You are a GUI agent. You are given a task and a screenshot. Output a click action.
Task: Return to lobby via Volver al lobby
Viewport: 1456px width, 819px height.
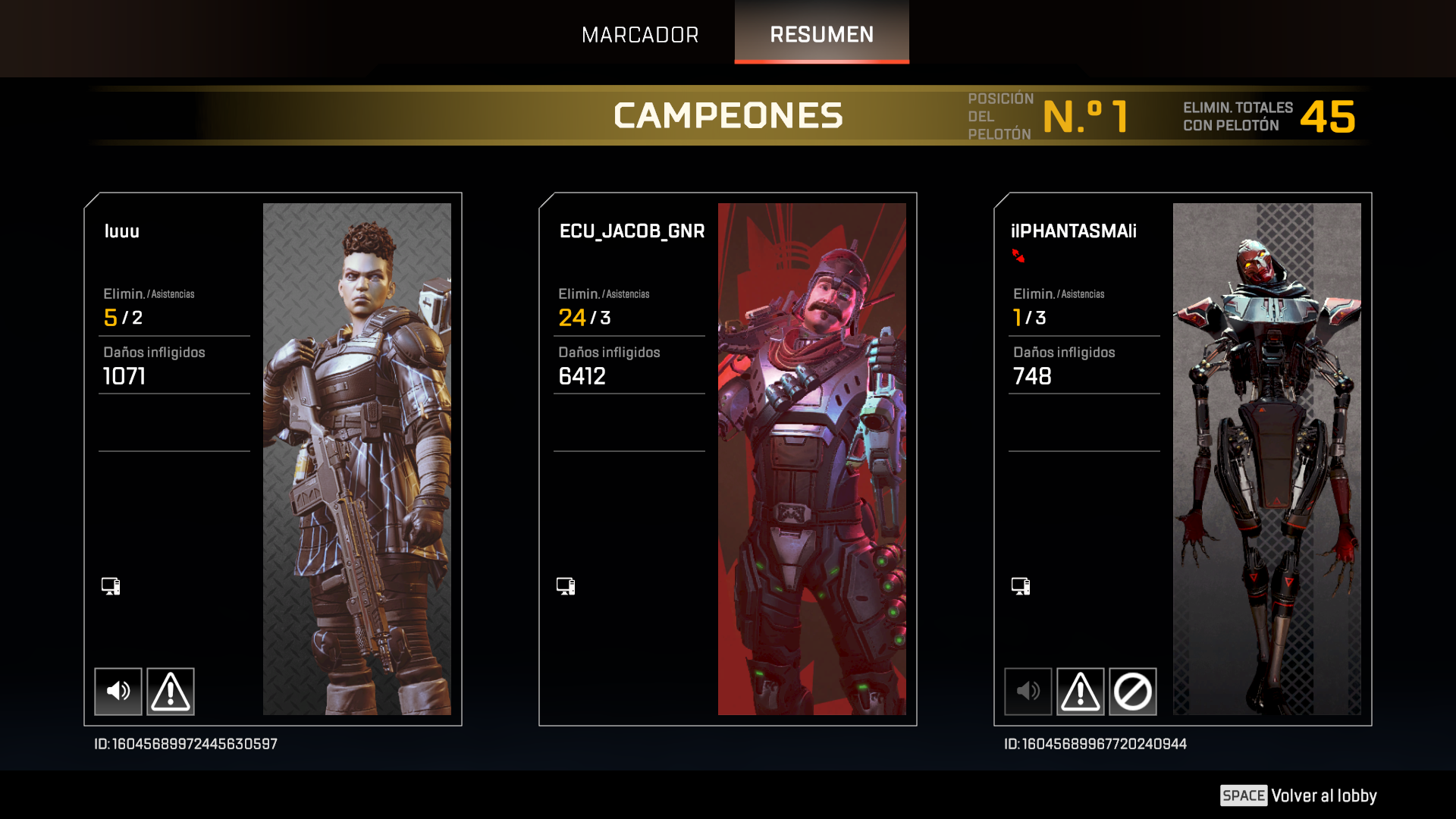coord(1298,795)
